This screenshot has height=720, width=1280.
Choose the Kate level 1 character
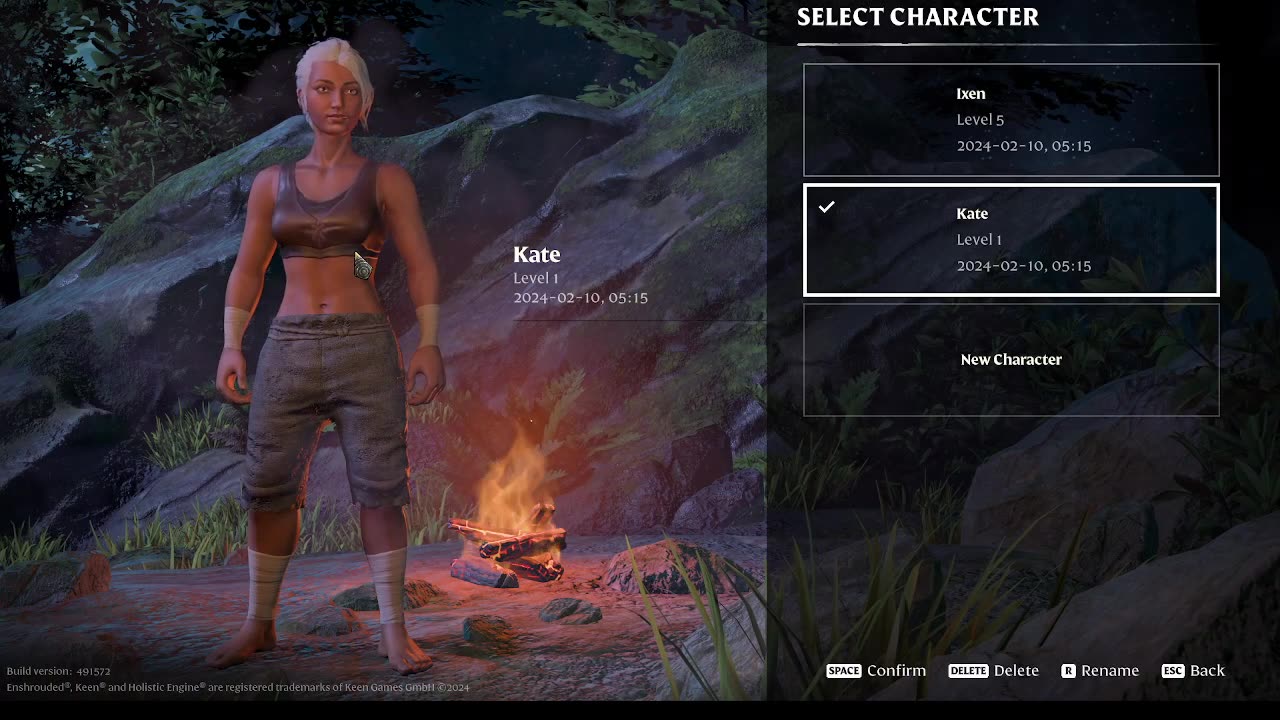click(x=1011, y=240)
